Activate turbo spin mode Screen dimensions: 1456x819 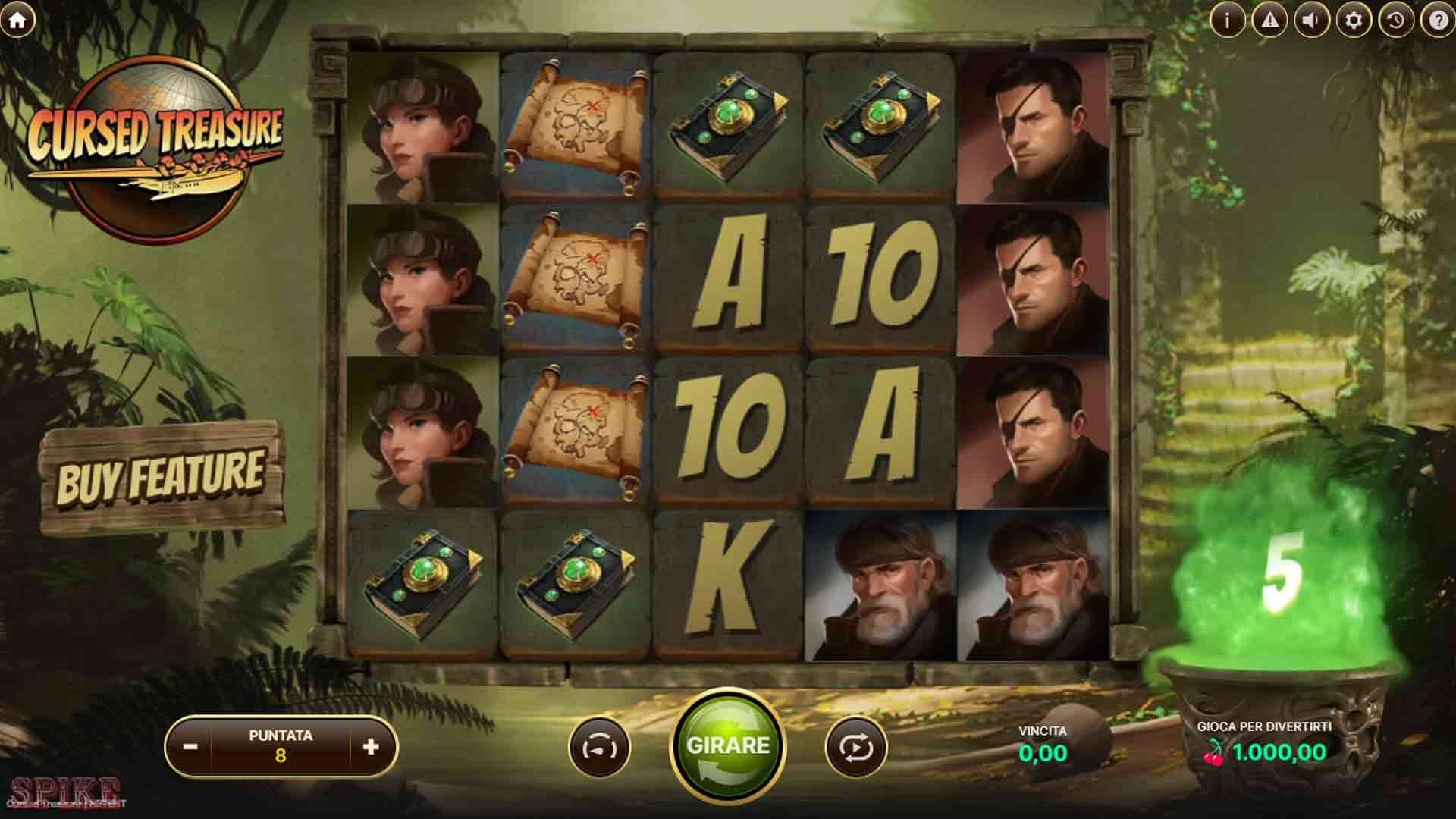[599, 747]
